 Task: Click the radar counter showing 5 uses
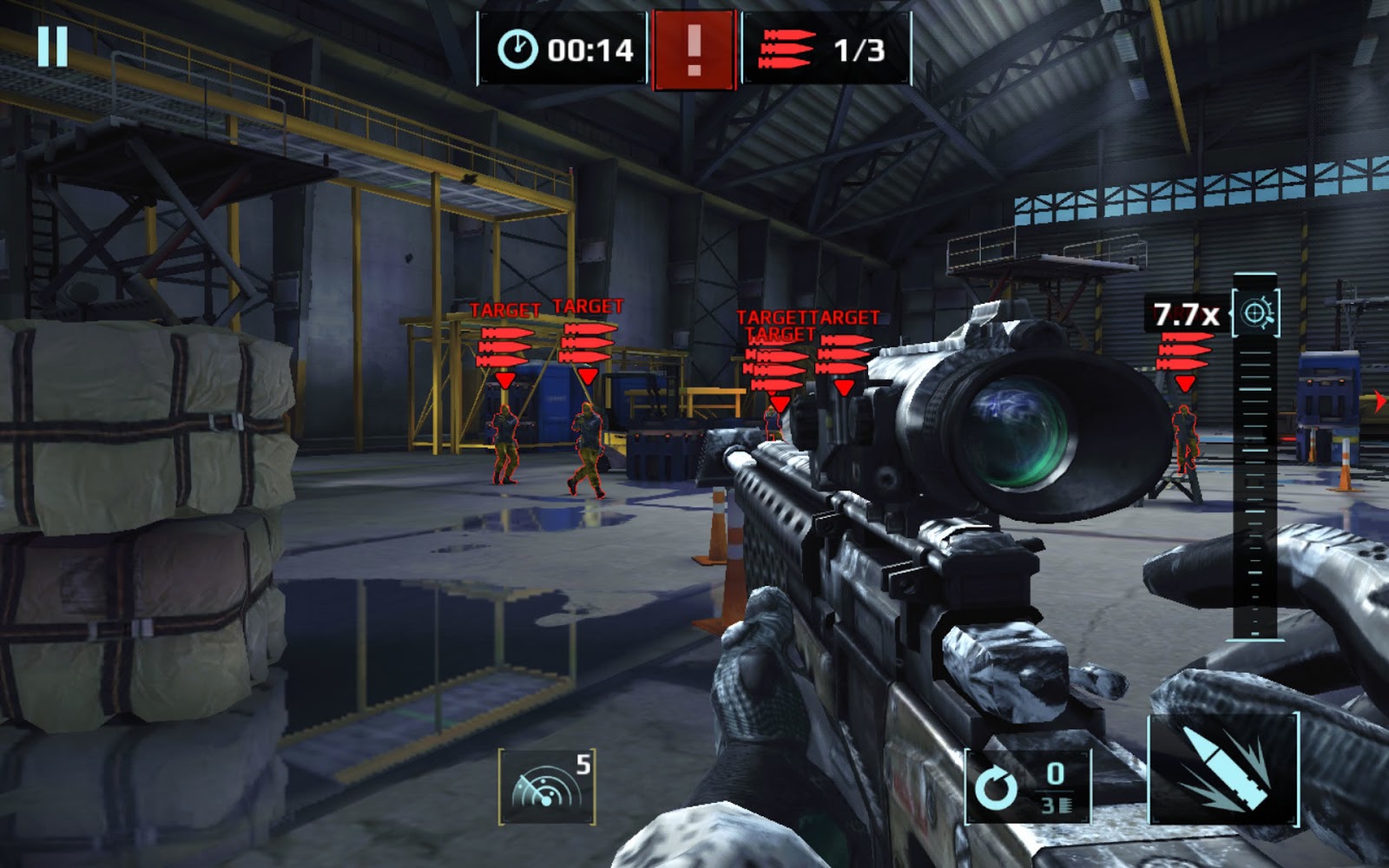[x=583, y=766]
